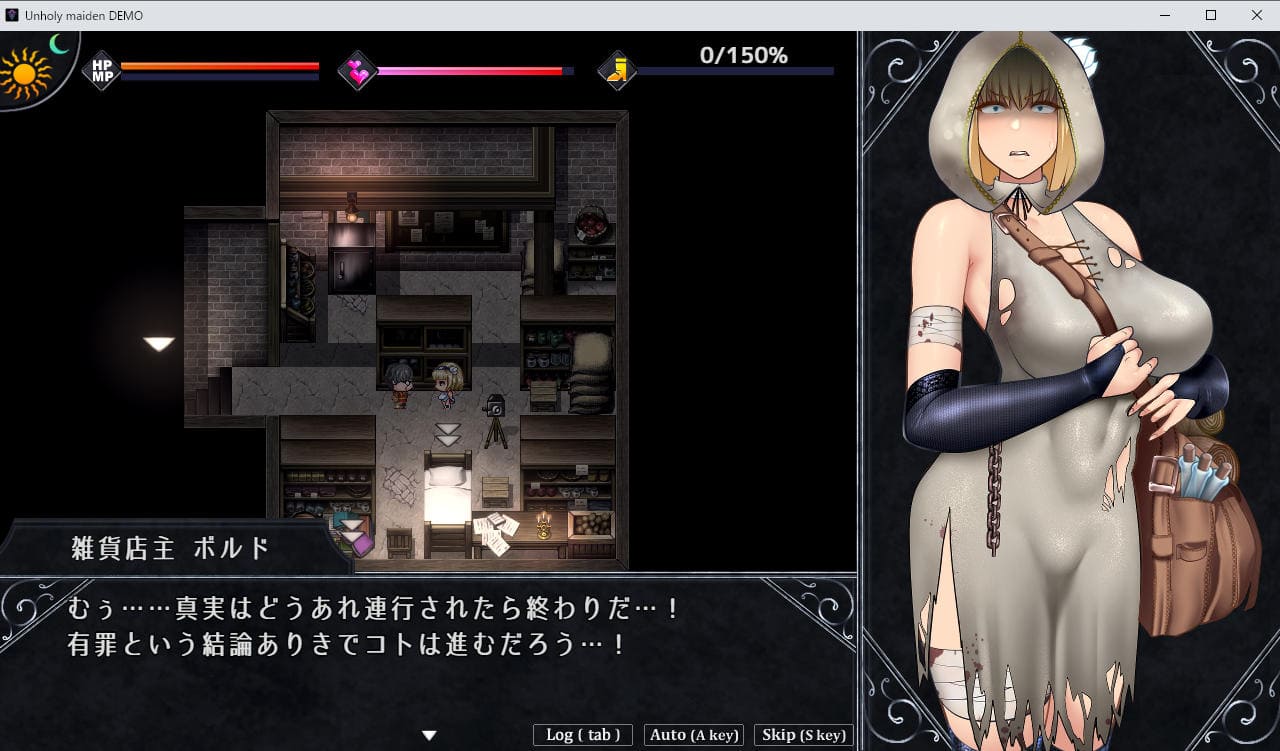The image size is (1280, 751).
Task: Maximize the game window
Action: (x=1211, y=15)
